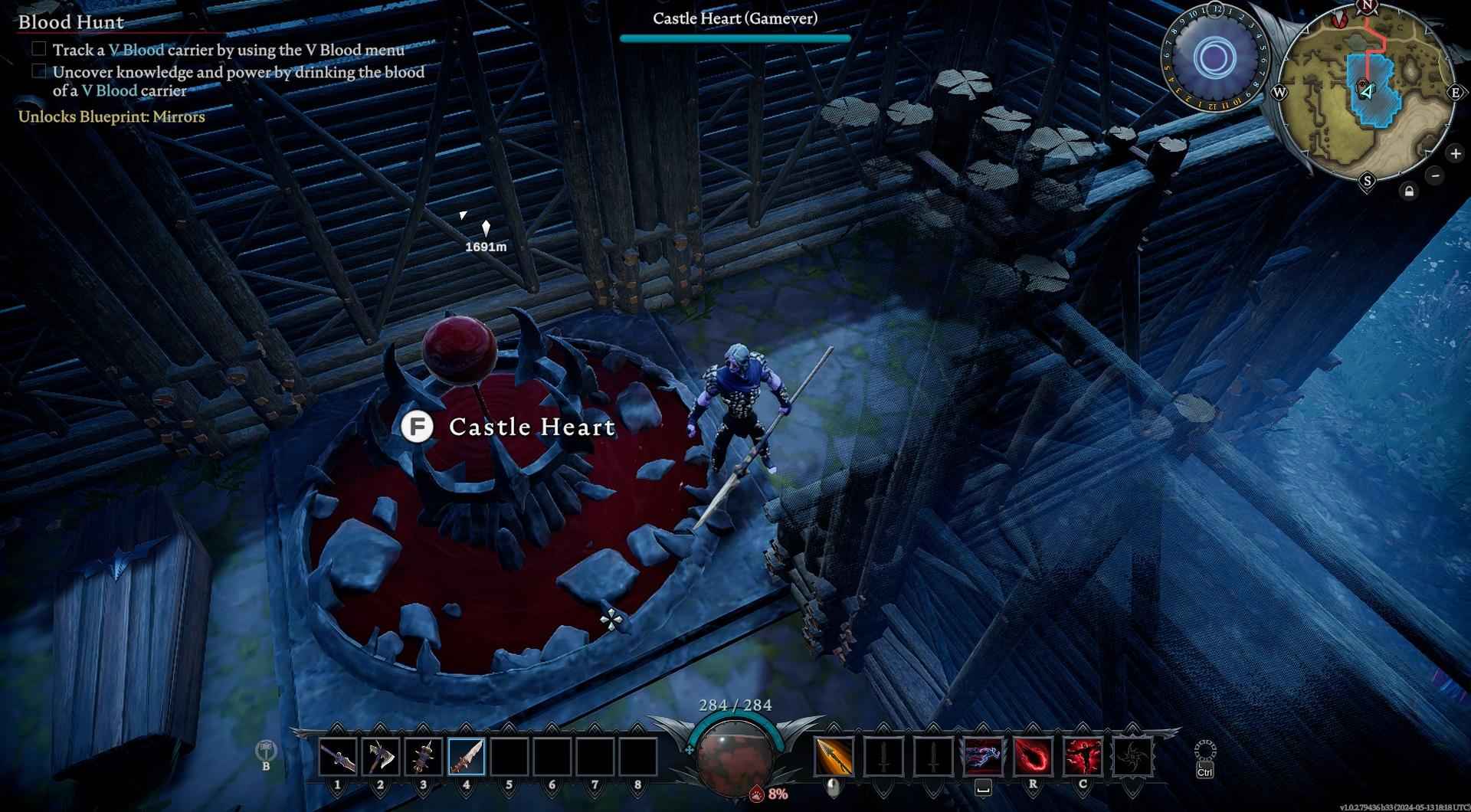Tick the Track a V Blood carrier objective
Image resolution: width=1471 pixels, height=812 pixels.
(x=39, y=49)
